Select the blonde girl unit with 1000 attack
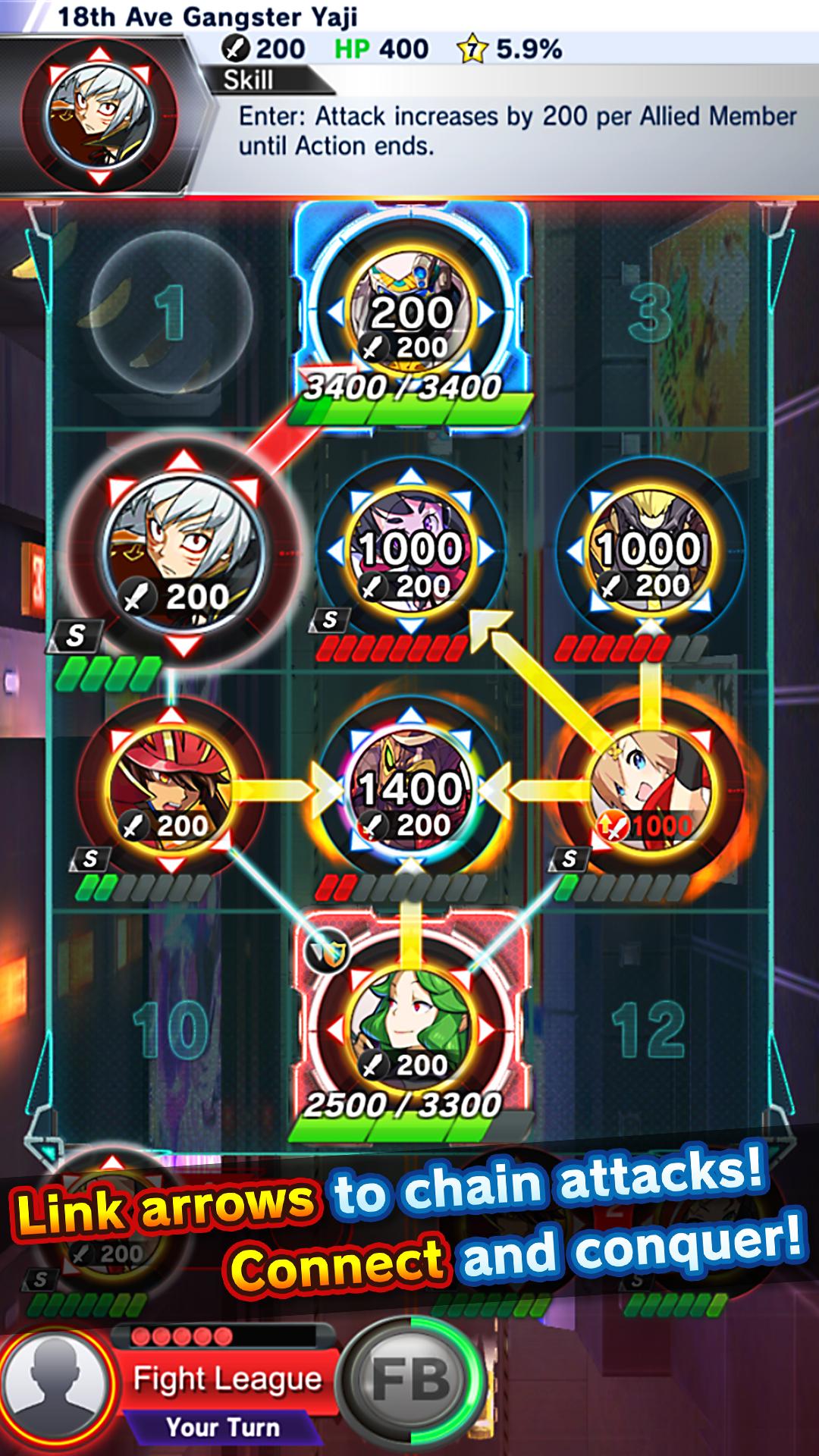819x1456 pixels. (651, 790)
